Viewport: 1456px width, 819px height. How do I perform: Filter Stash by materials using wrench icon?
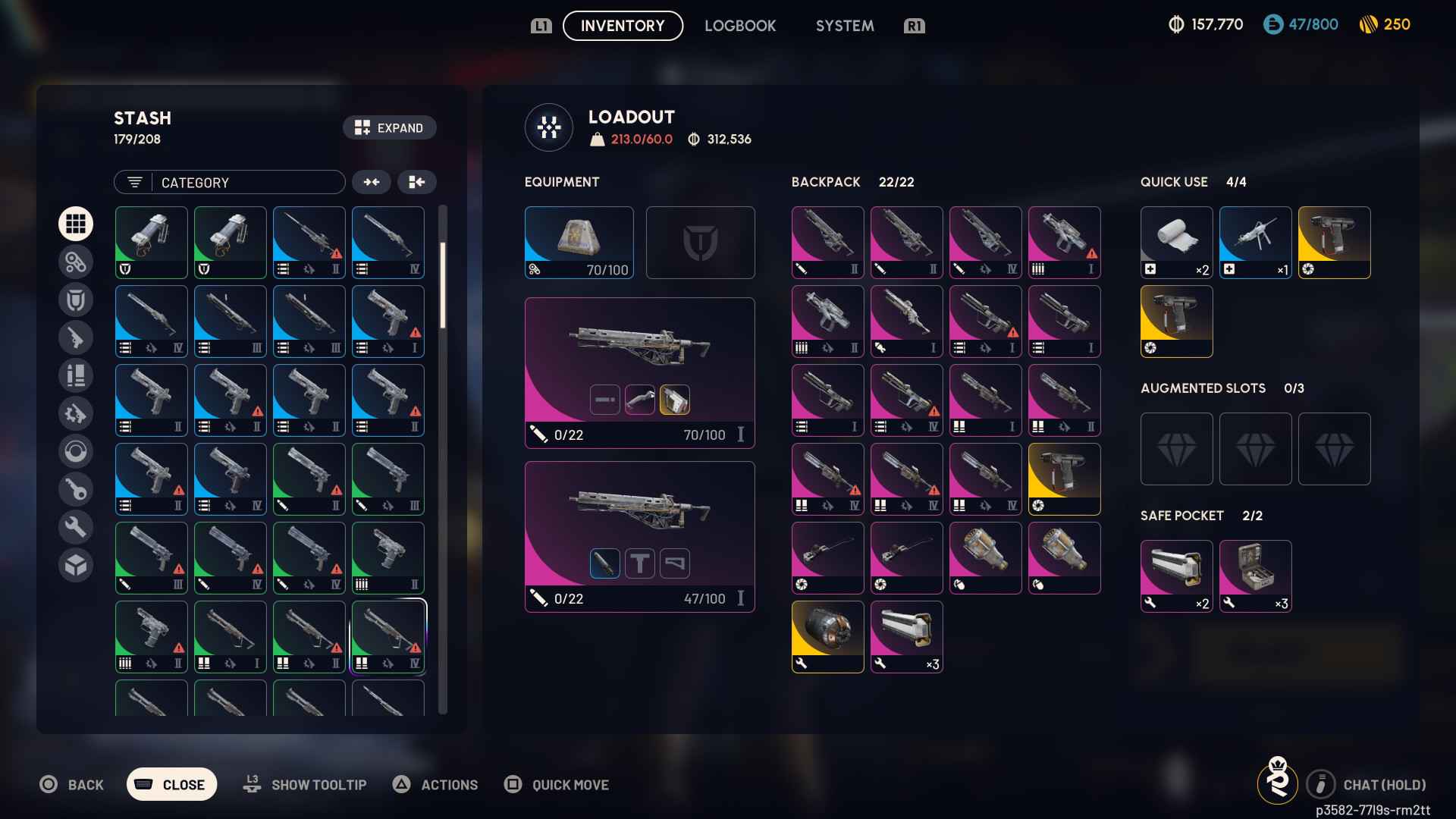76,526
